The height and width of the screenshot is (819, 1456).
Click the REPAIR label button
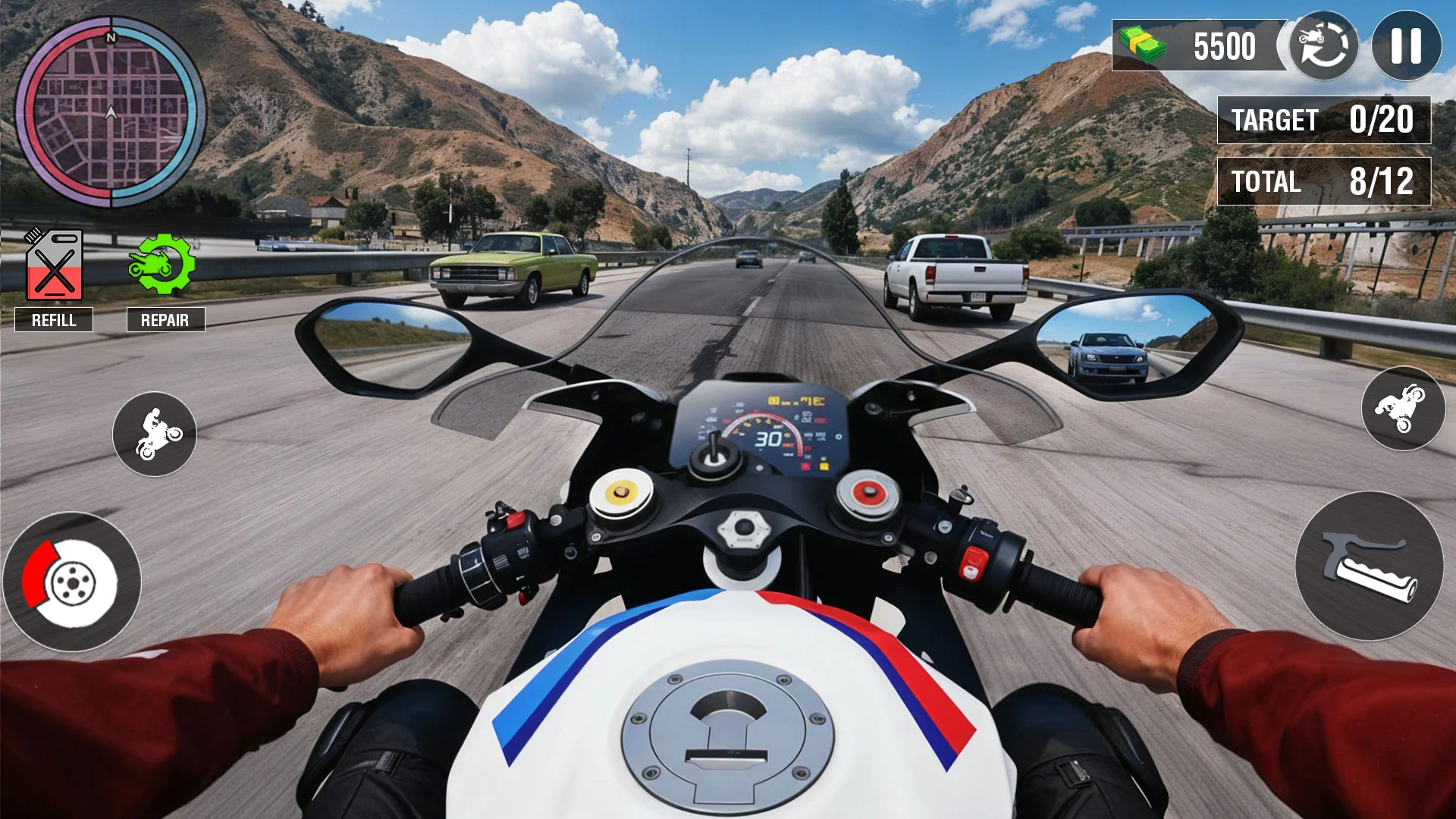[165, 320]
